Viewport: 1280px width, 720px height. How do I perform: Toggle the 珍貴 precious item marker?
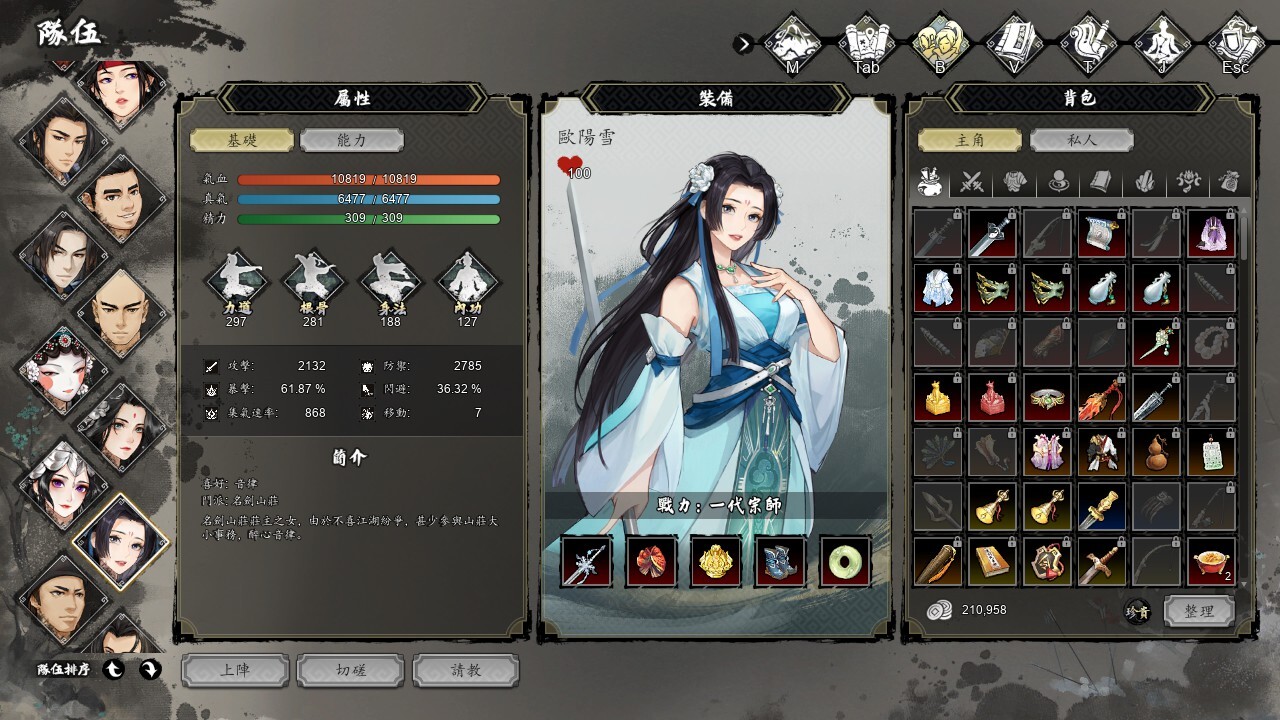click(x=1137, y=612)
